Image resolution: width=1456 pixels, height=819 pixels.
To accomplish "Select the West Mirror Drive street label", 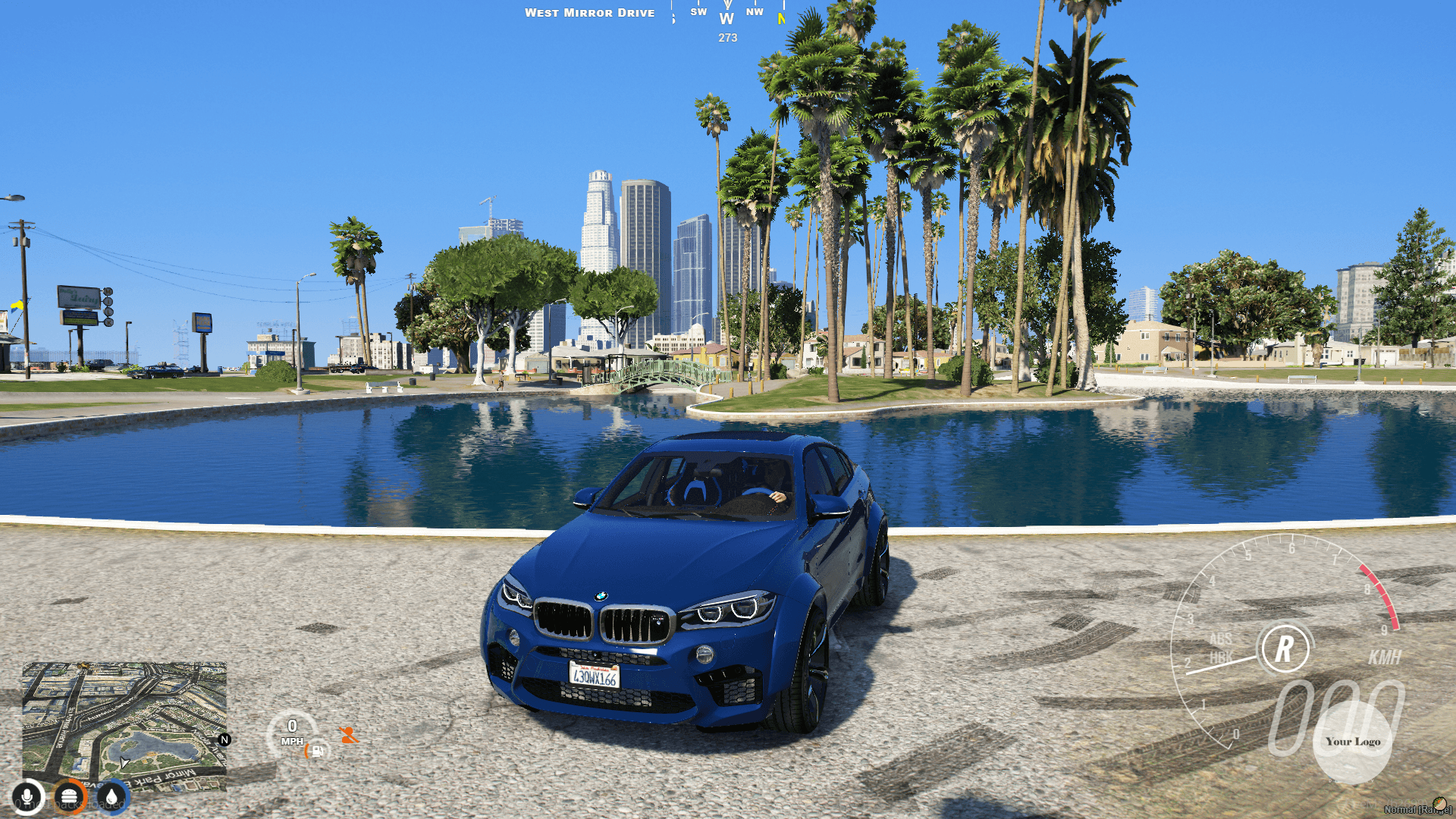I will [x=591, y=12].
